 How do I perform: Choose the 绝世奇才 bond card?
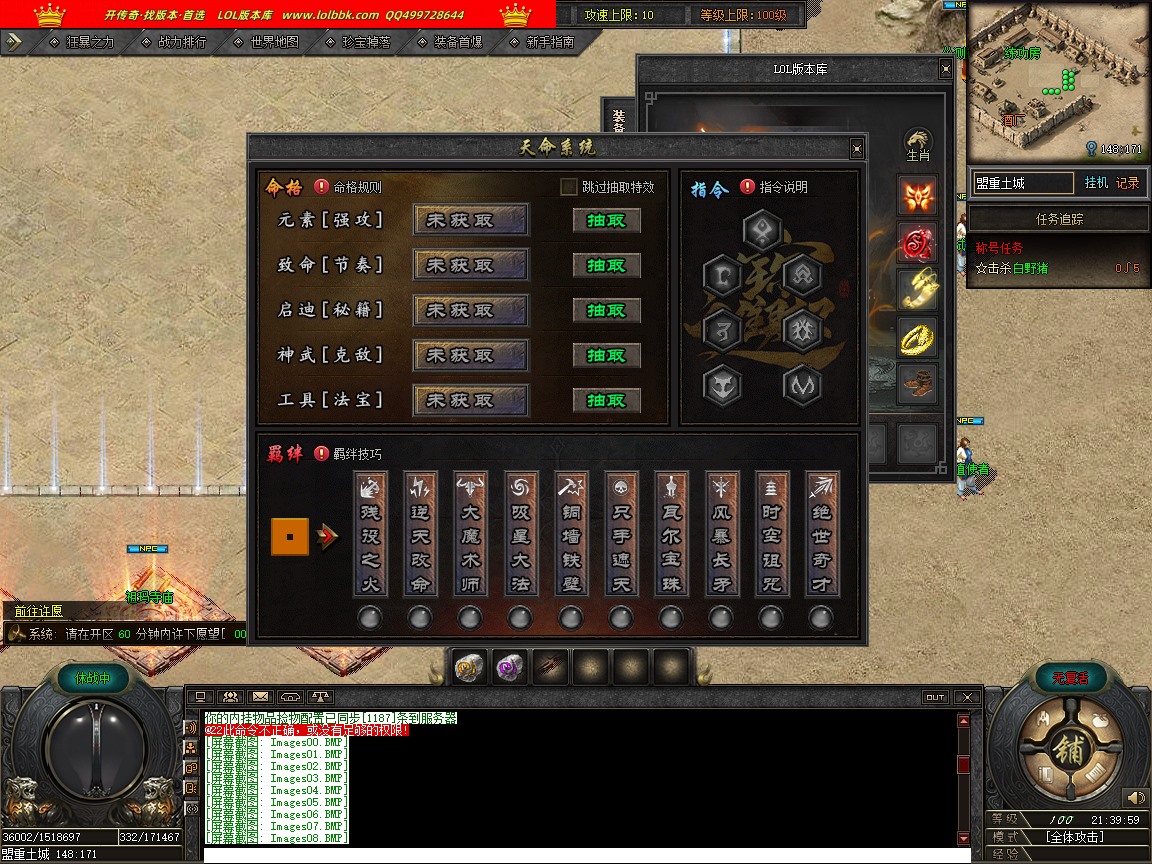[822, 535]
